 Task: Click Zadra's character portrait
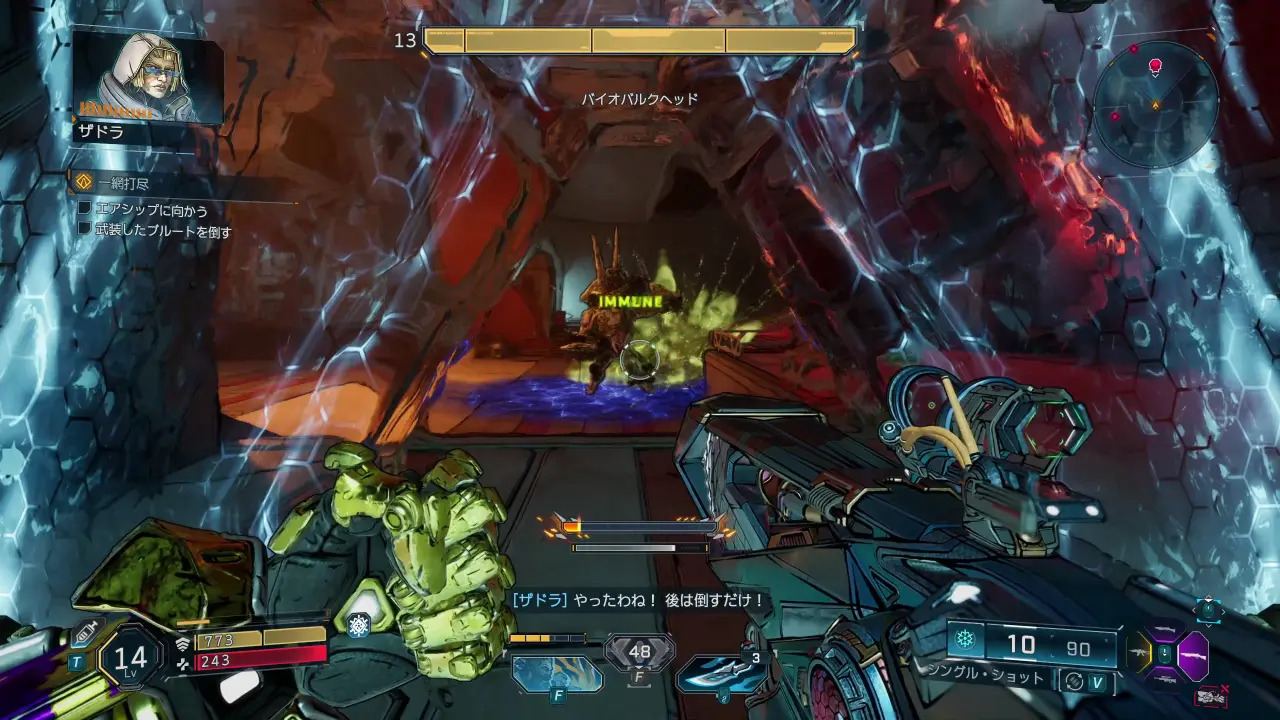point(146,78)
